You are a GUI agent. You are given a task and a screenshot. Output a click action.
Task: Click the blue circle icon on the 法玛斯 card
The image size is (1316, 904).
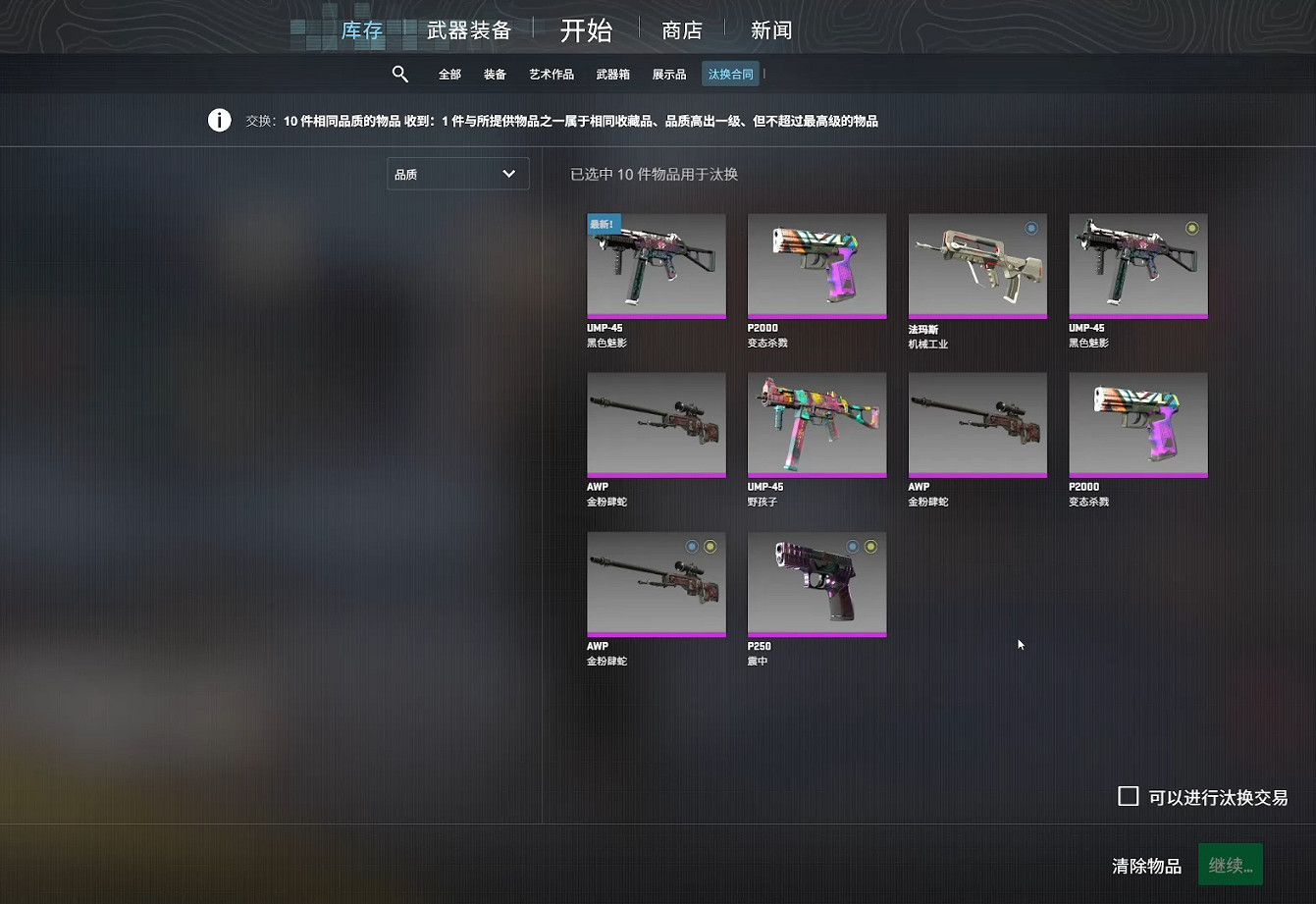pos(1031,227)
